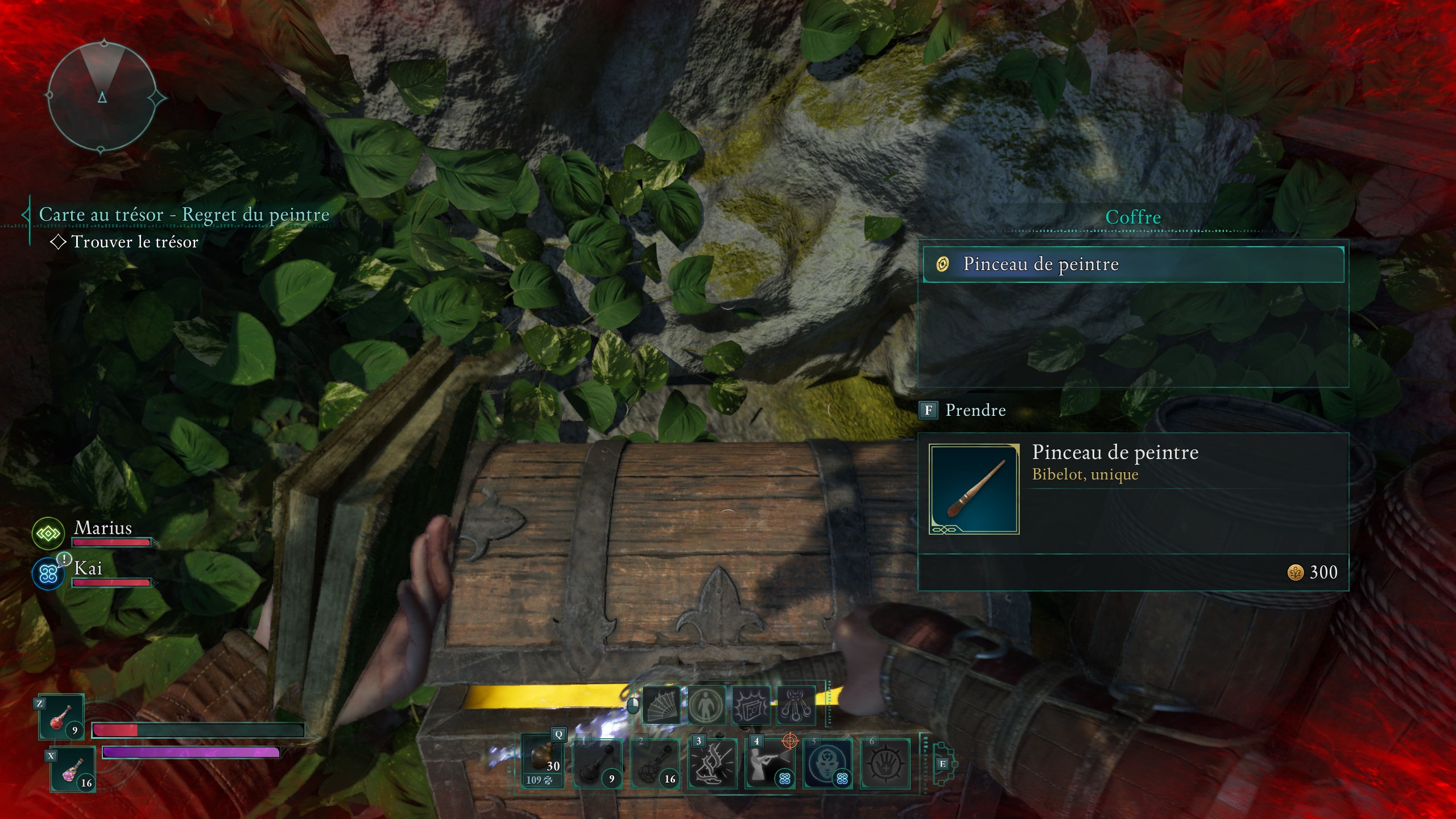The height and width of the screenshot is (819, 1456).
Task: Activate the spiked hand ability in slot 6
Action: click(x=885, y=763)
